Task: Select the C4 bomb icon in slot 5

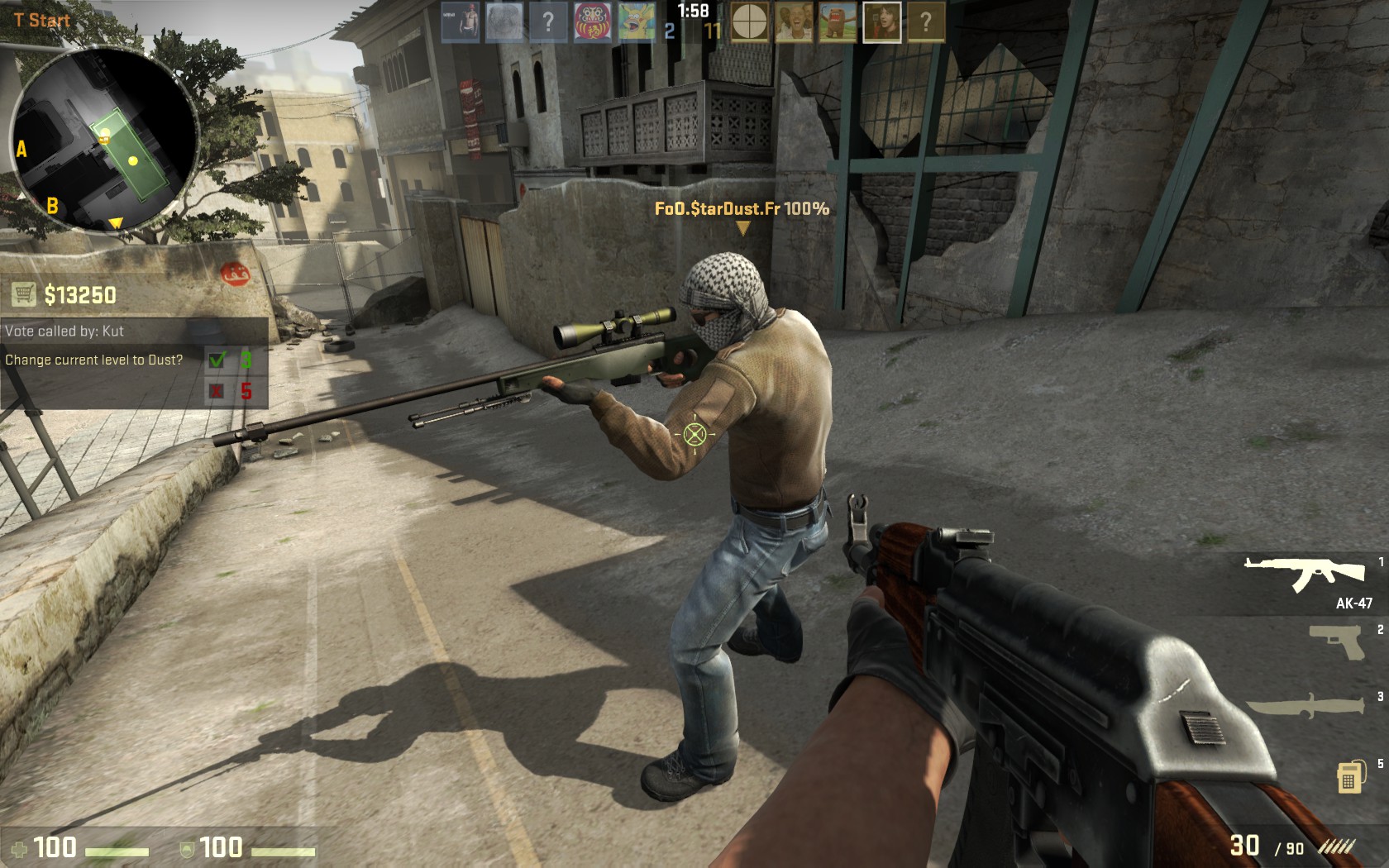Action: point(1349,777)
